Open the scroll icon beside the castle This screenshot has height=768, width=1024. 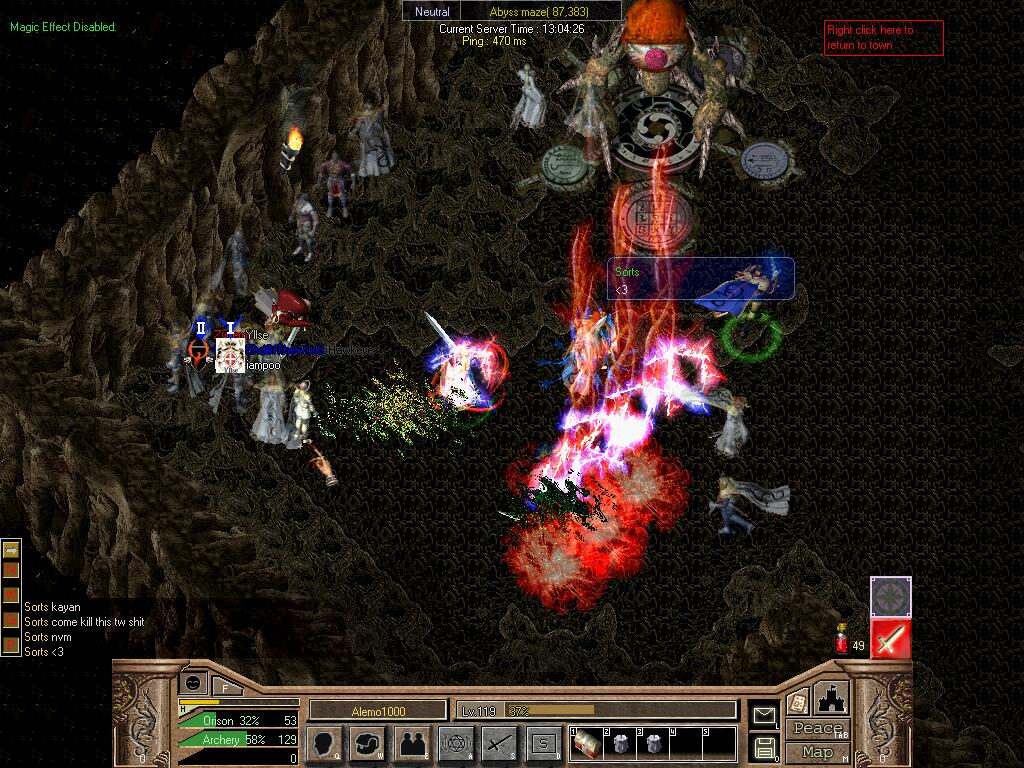tap(798, 702)
